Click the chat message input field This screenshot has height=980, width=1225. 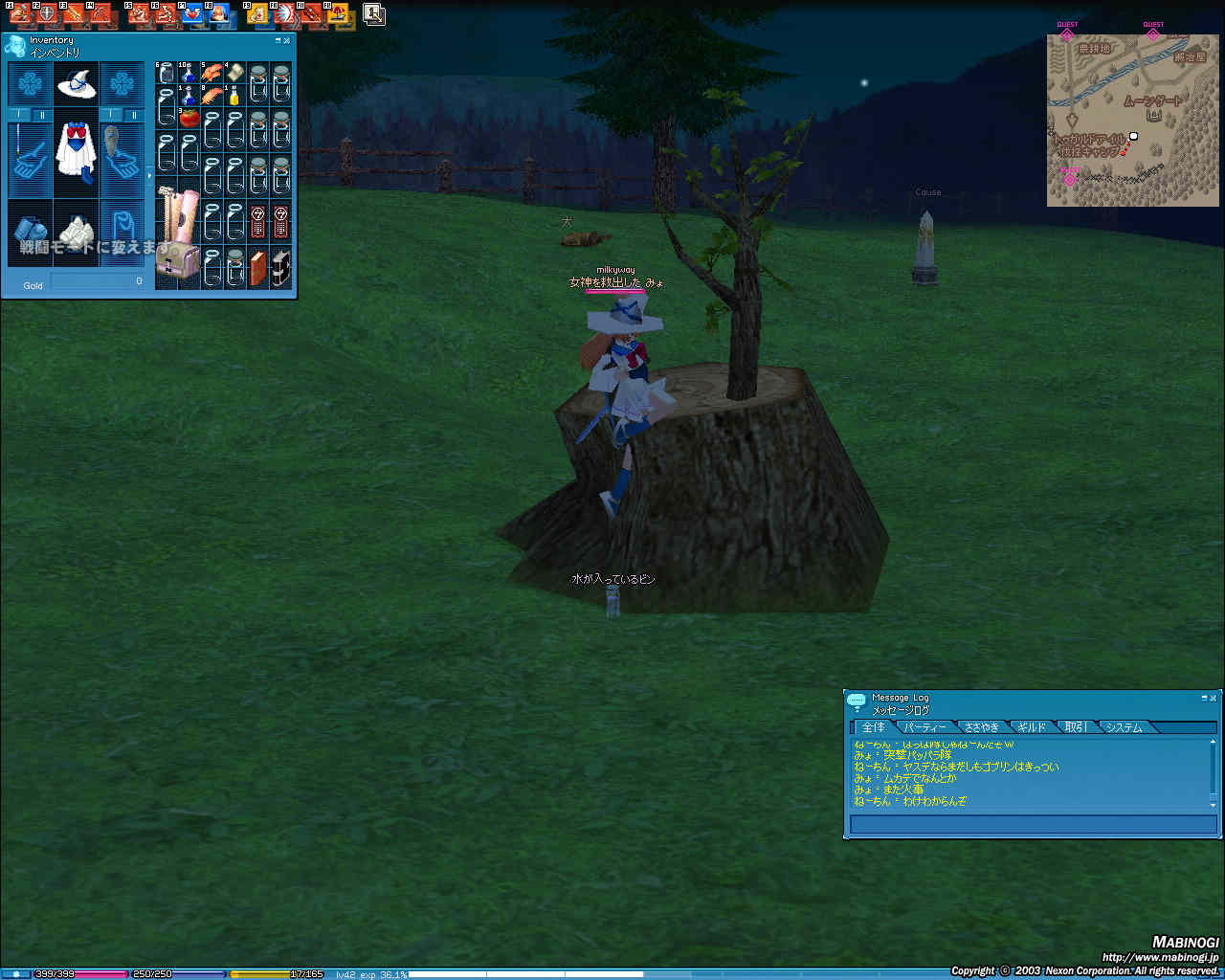pyautogui.click(x=1032, y=824)
